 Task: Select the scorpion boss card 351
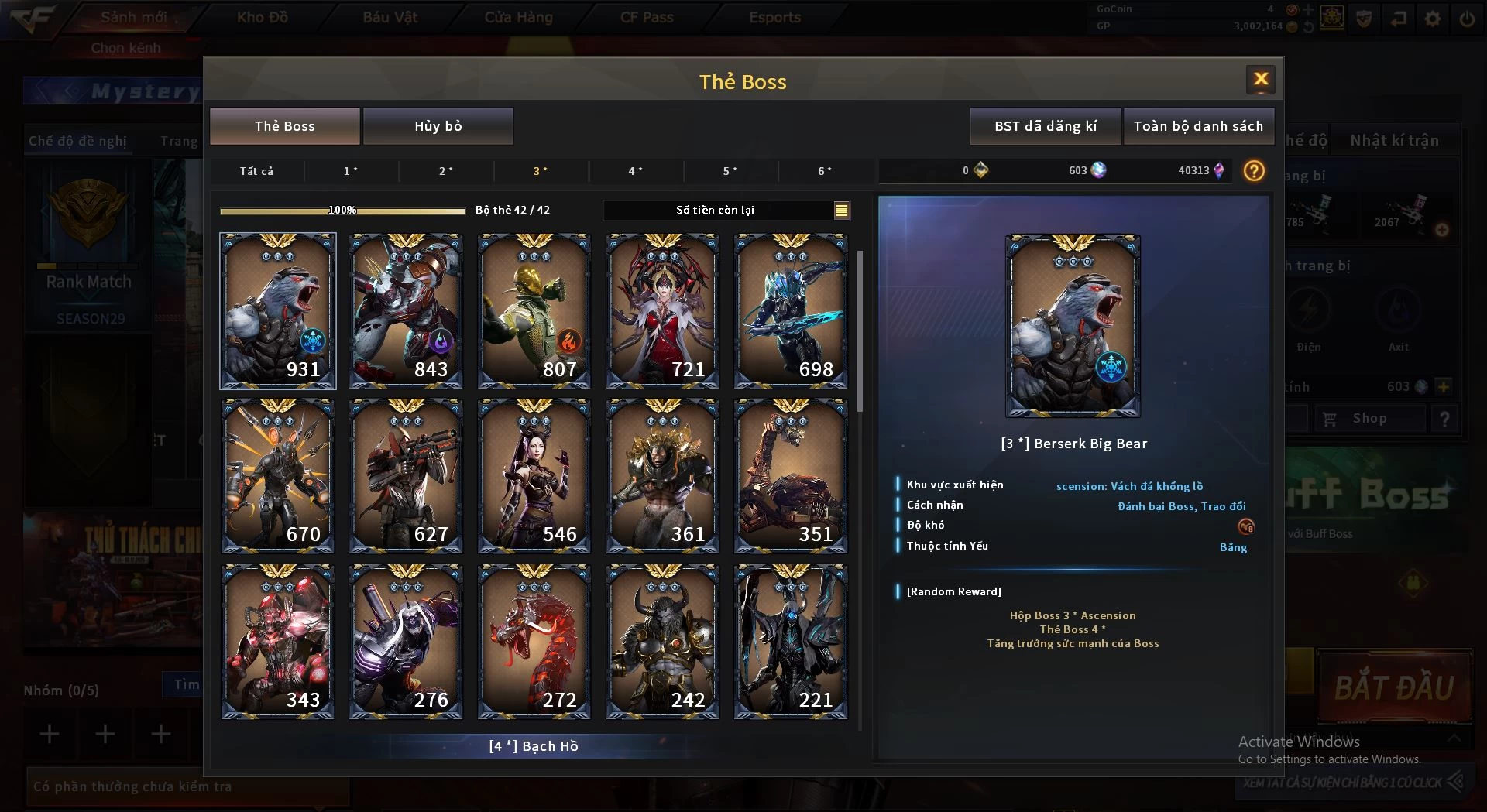tap(790, 476)
